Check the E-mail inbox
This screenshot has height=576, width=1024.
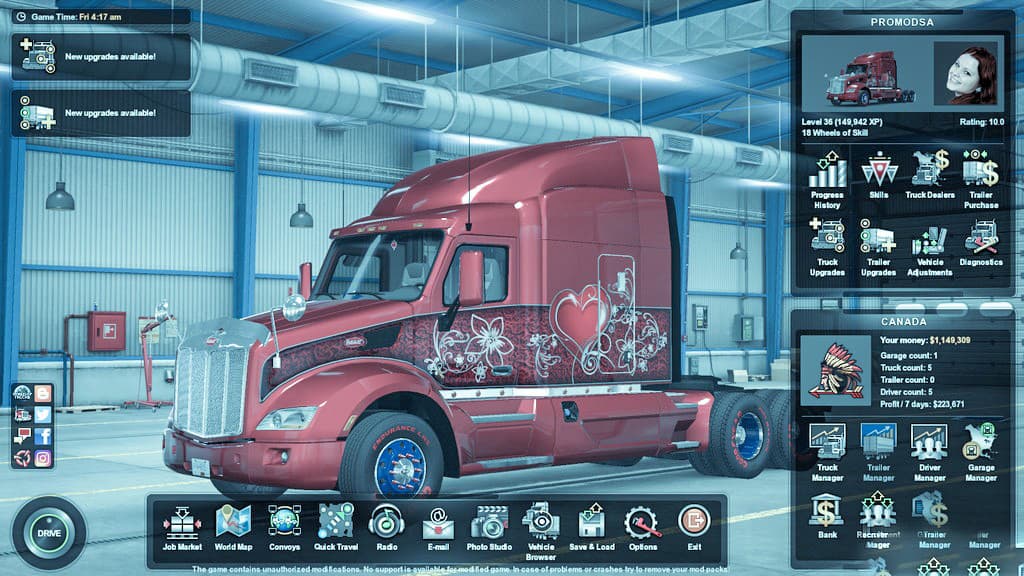(437, 527)
